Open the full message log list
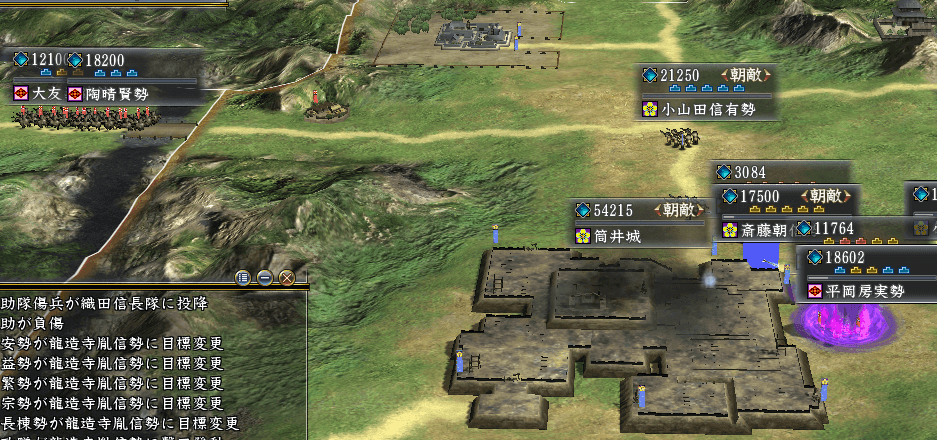Image resolution: width=937 pixels, height=440 pixels. pyautogui.click(x=242, y=278)
